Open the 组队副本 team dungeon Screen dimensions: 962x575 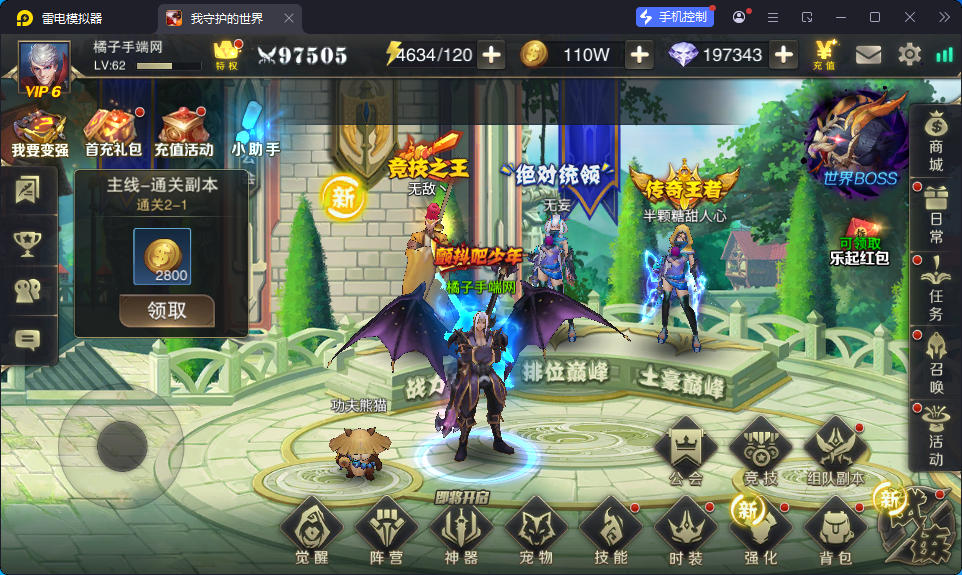[835, 450]
